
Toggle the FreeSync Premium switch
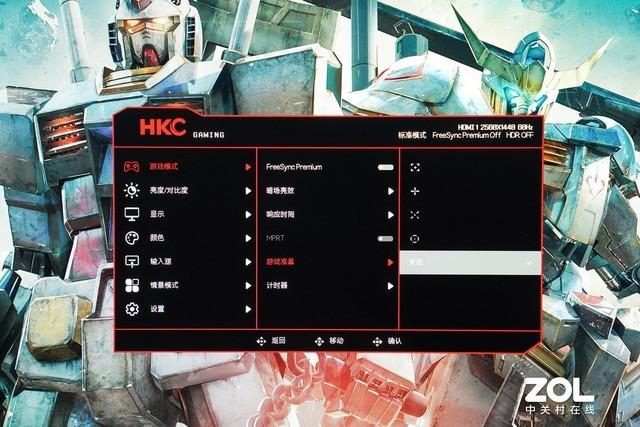pos(385,167)
